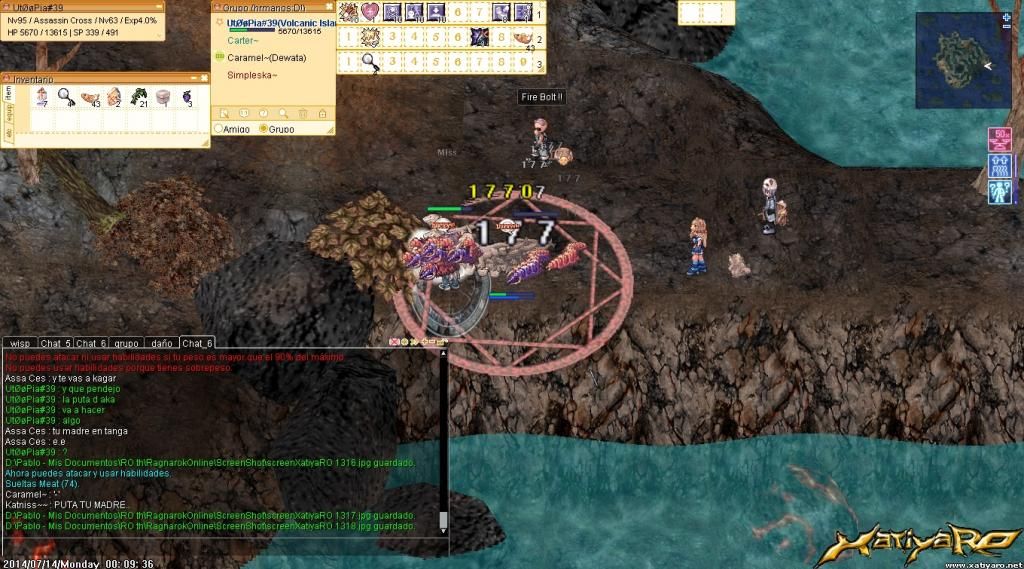
Task: Select the daño chat tab
Action: click(160, 343)
